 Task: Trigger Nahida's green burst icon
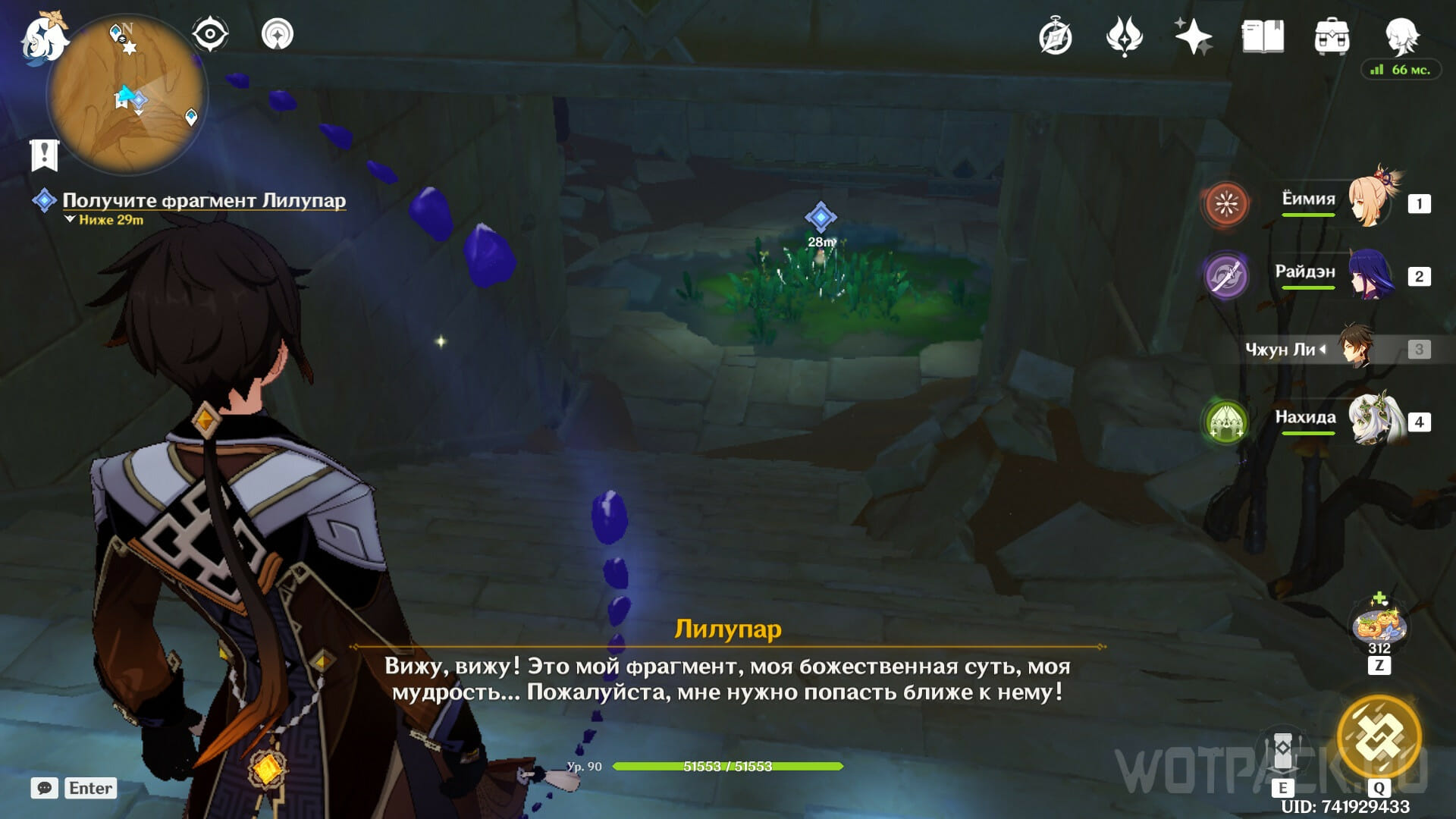[1225, 421]
